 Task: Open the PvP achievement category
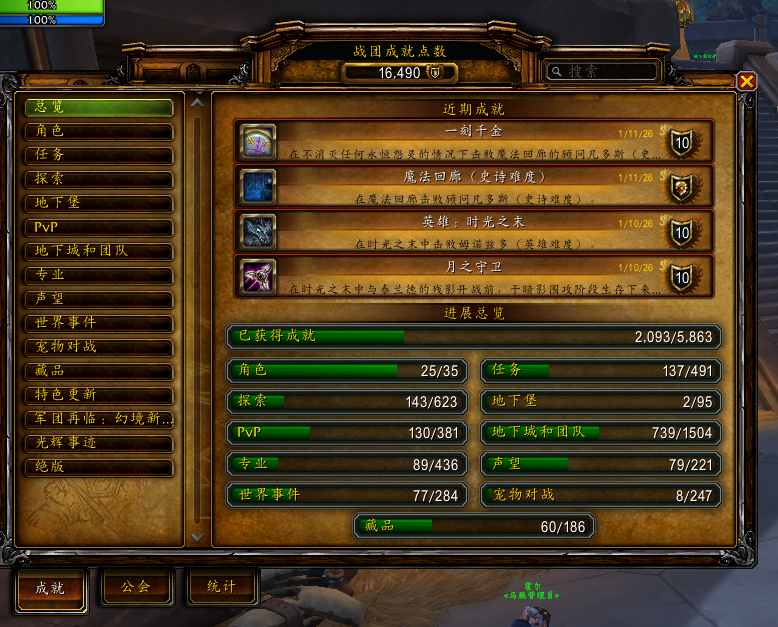click(99, 227)
